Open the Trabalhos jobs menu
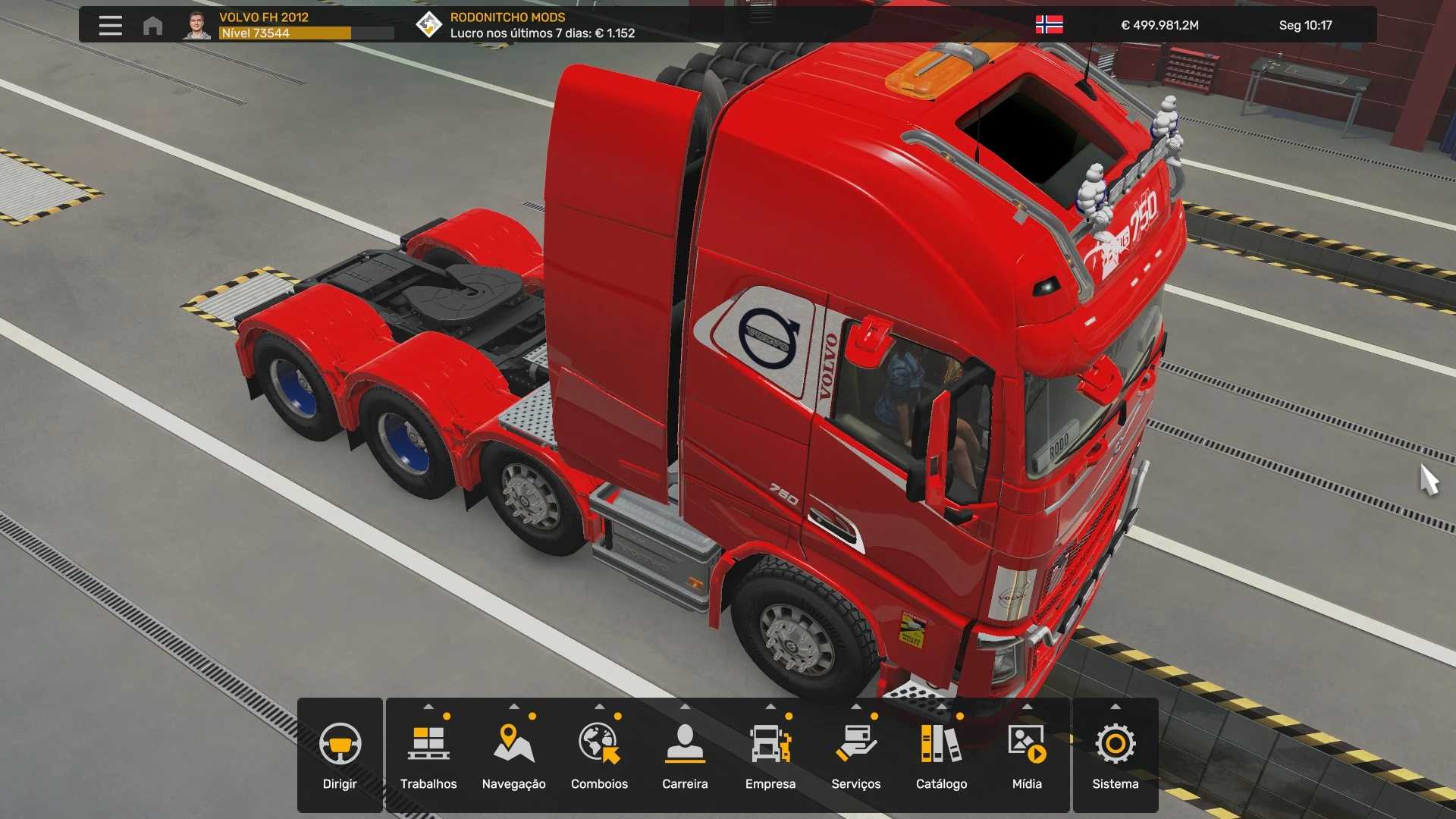Viewport: 1456px width, 819px height. pyautogui.click(x=428, y=755)
